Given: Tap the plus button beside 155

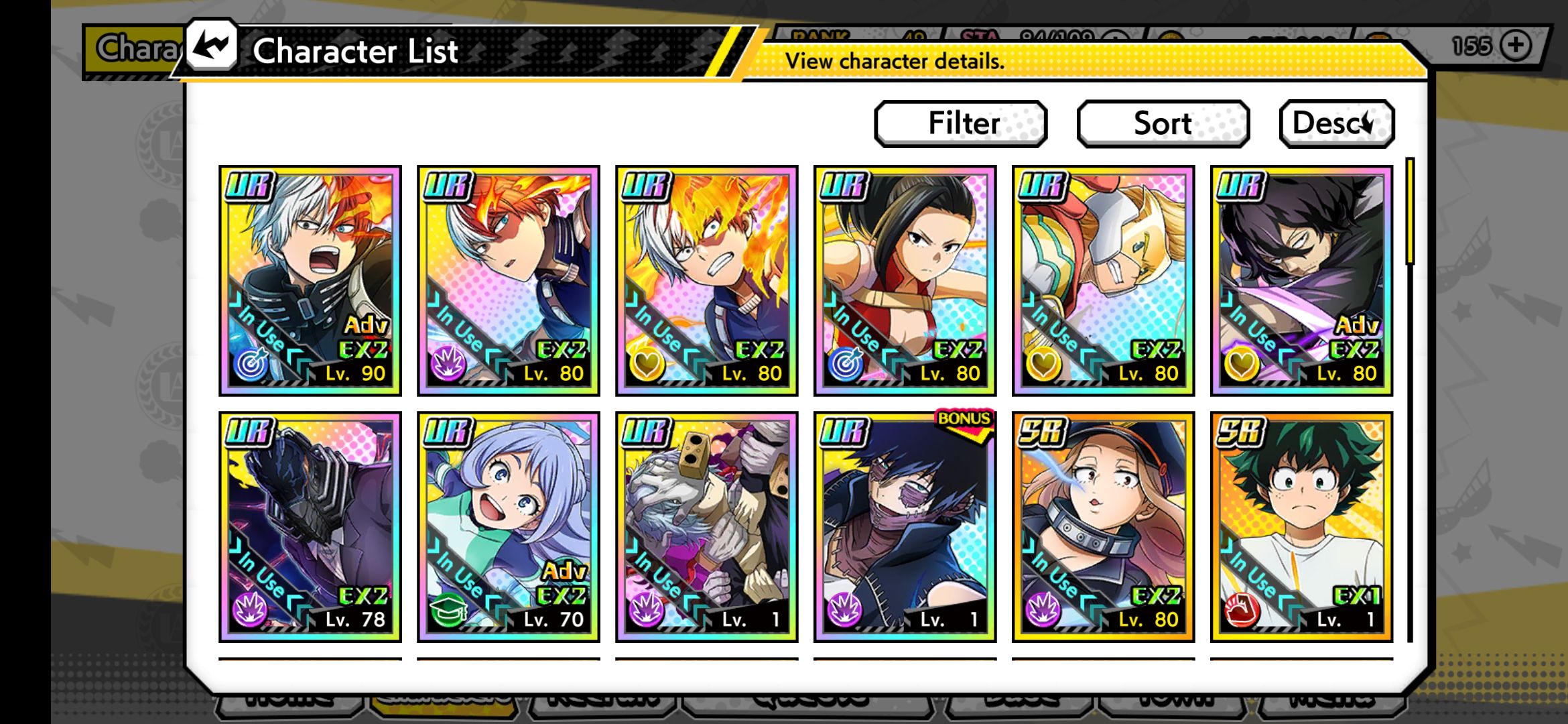Looking at the screenshot, I should tap(1516, 46).
